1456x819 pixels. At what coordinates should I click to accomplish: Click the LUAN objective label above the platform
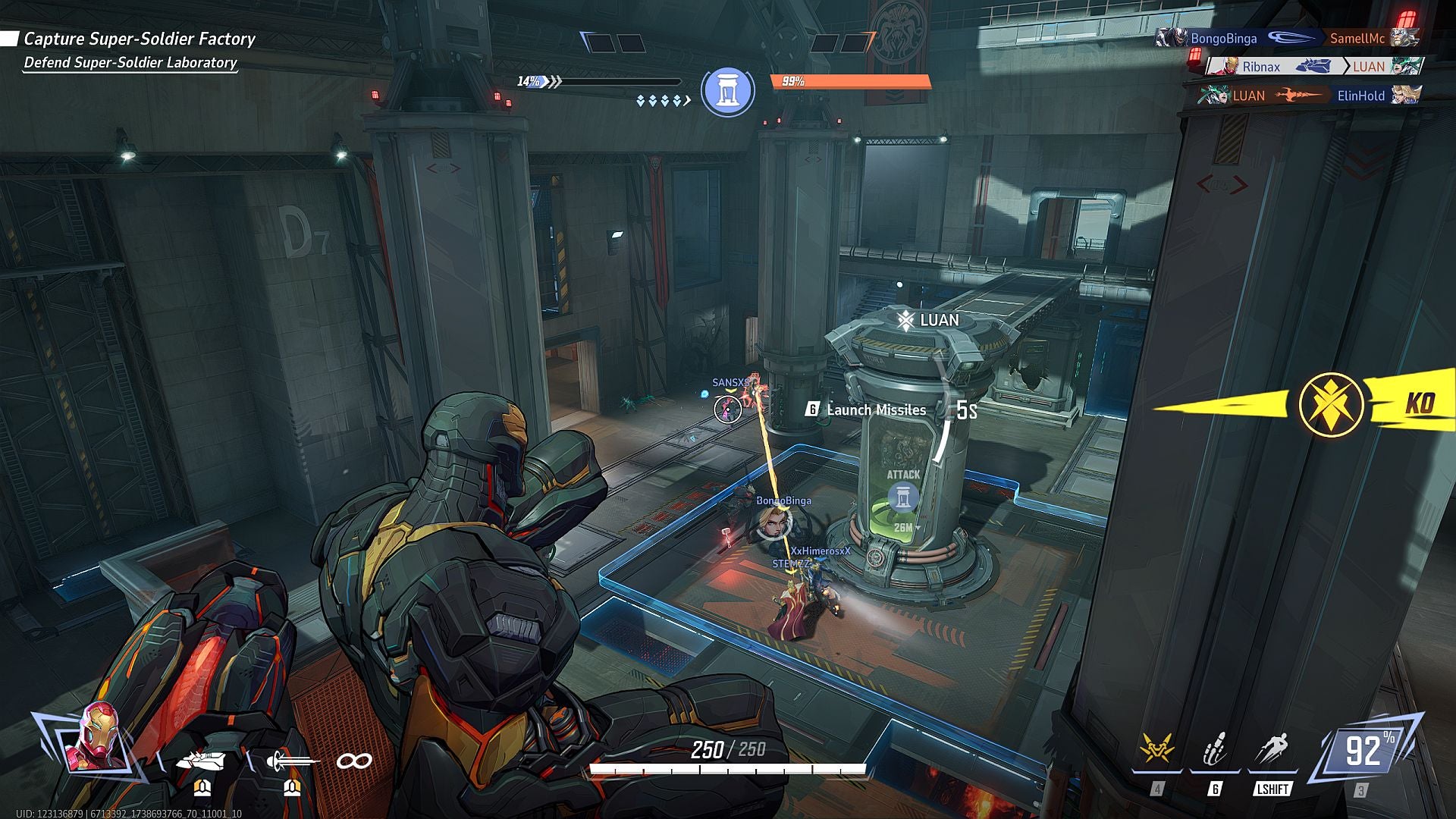pos(928,319)
